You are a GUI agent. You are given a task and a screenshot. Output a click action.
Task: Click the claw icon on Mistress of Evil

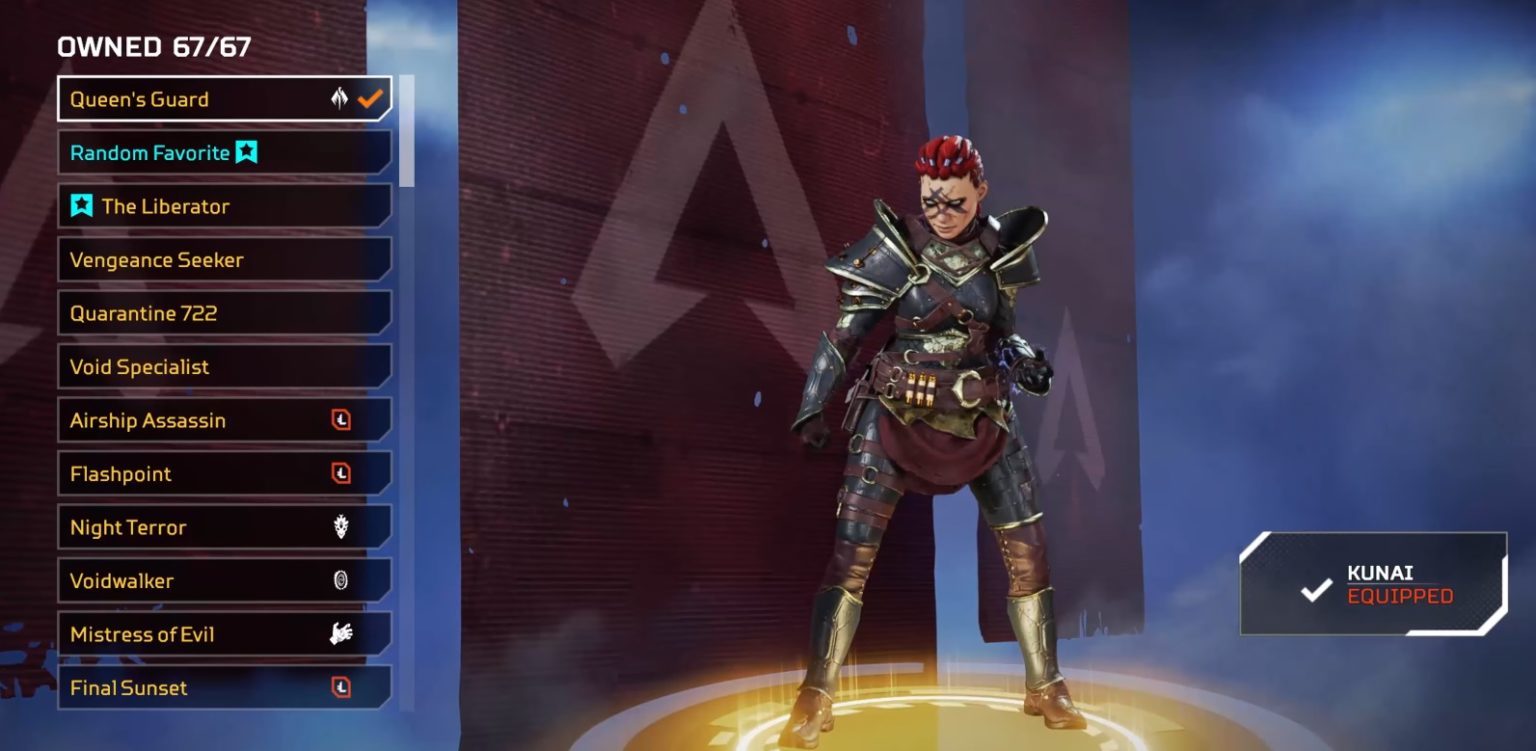pyautogui.click(x=340, y=634)
